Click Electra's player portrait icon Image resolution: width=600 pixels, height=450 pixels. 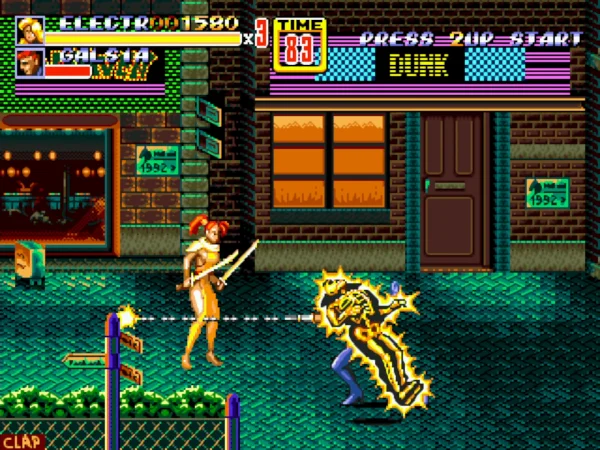click(30, 31)
